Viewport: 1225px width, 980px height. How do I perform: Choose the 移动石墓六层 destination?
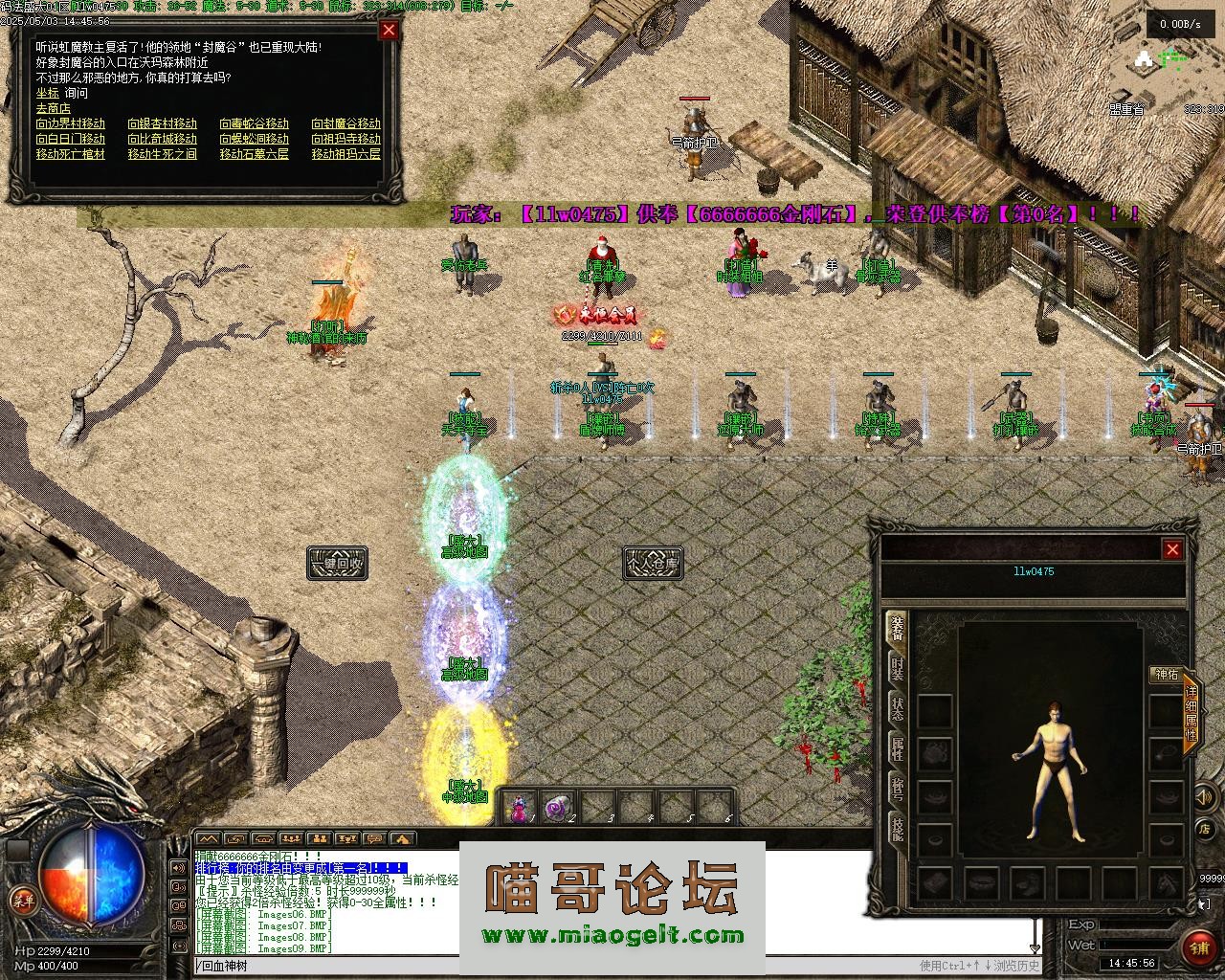[254, 154]
